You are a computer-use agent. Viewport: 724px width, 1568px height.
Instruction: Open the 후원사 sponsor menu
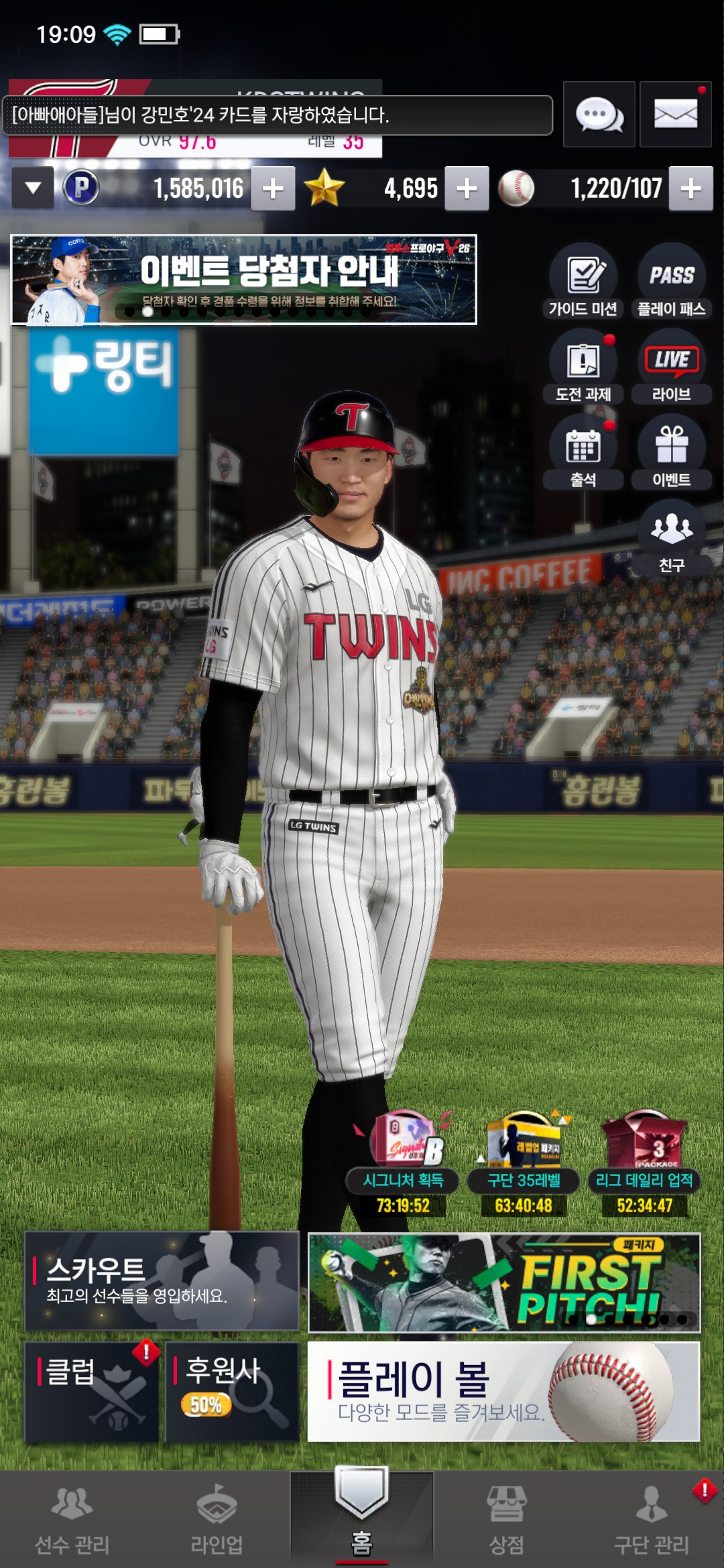(232, 1391)
